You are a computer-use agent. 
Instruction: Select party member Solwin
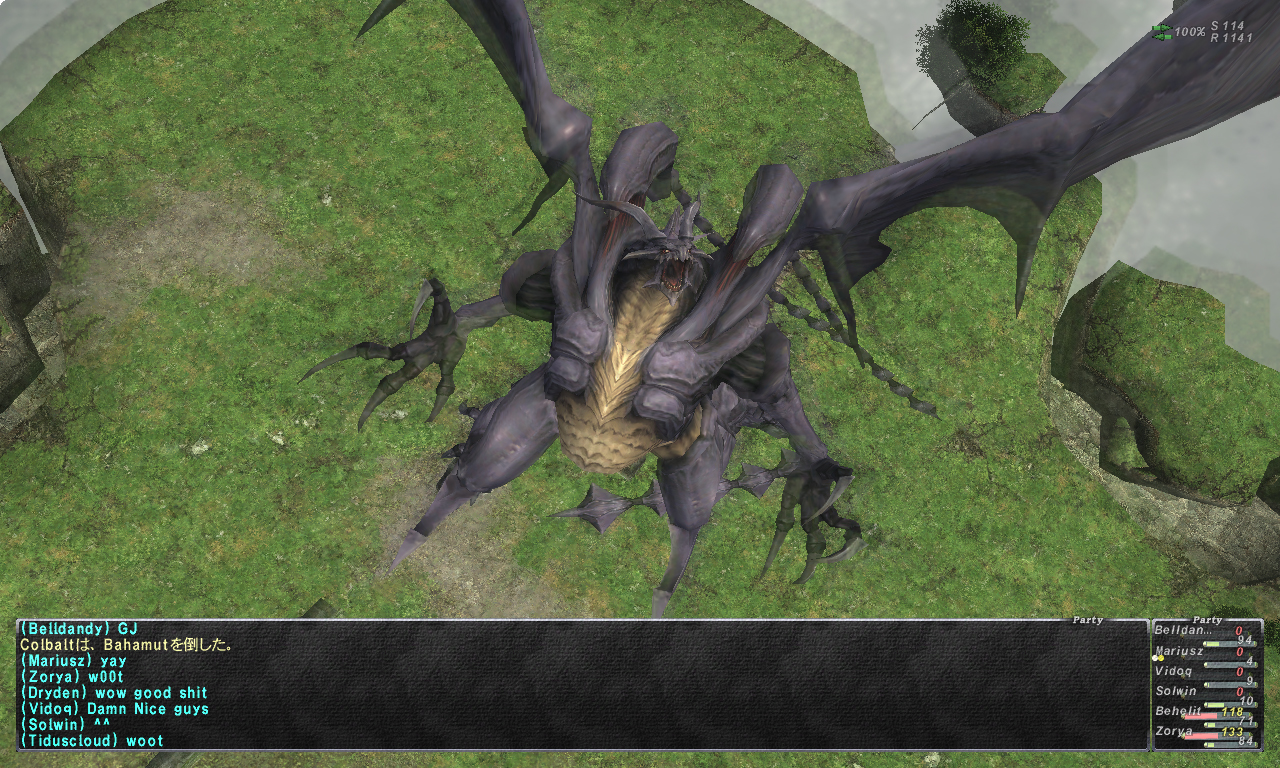pyautogui.click(x=1176, y=691)
